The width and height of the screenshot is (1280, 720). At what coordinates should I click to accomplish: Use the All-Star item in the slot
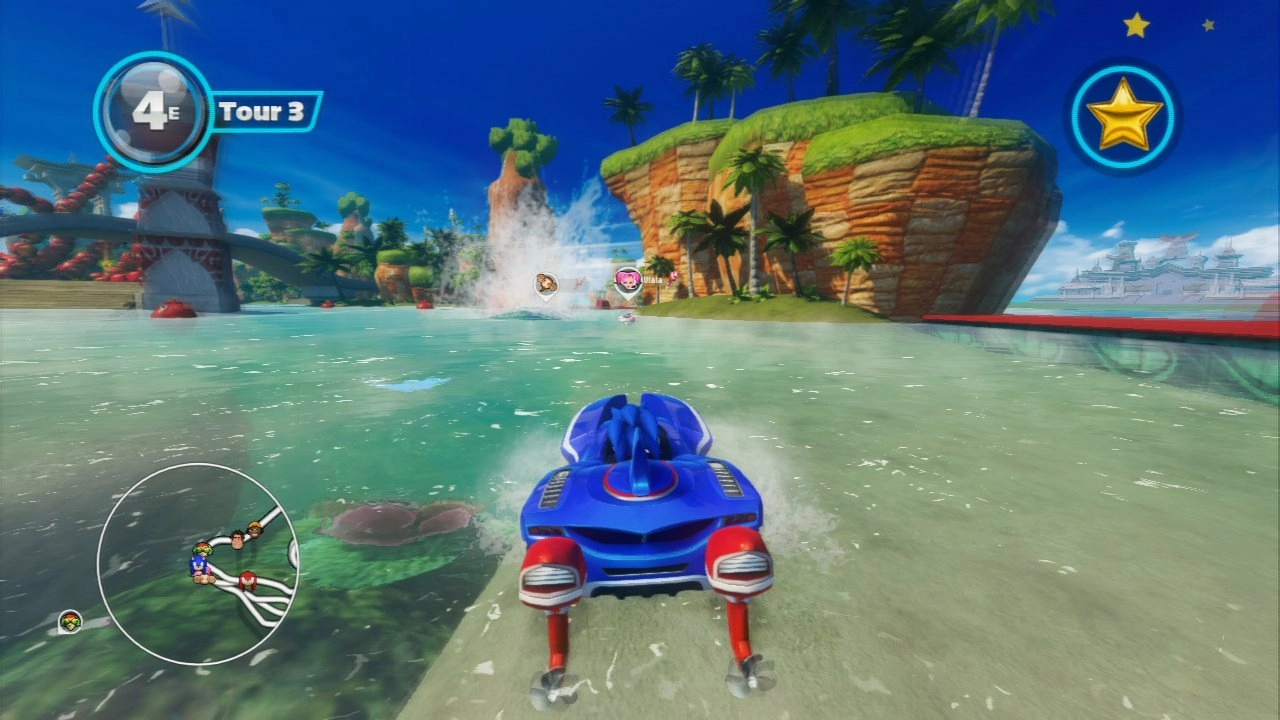(x=1123, y=116)
